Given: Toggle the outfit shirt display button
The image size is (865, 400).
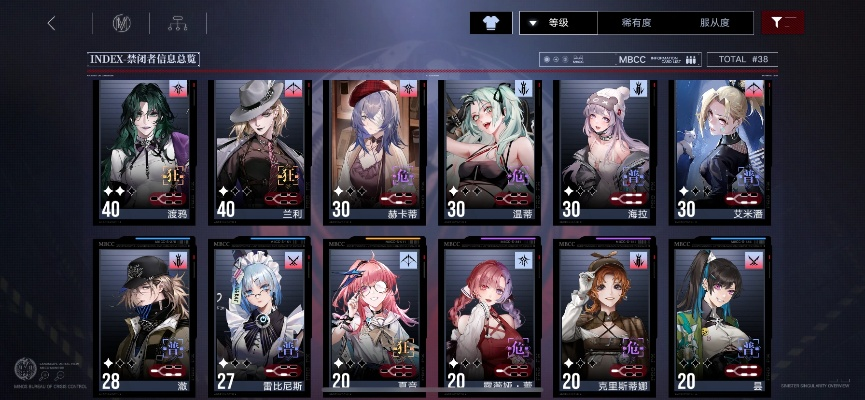Looking at the screenshot, I should [x=490, y=23].
